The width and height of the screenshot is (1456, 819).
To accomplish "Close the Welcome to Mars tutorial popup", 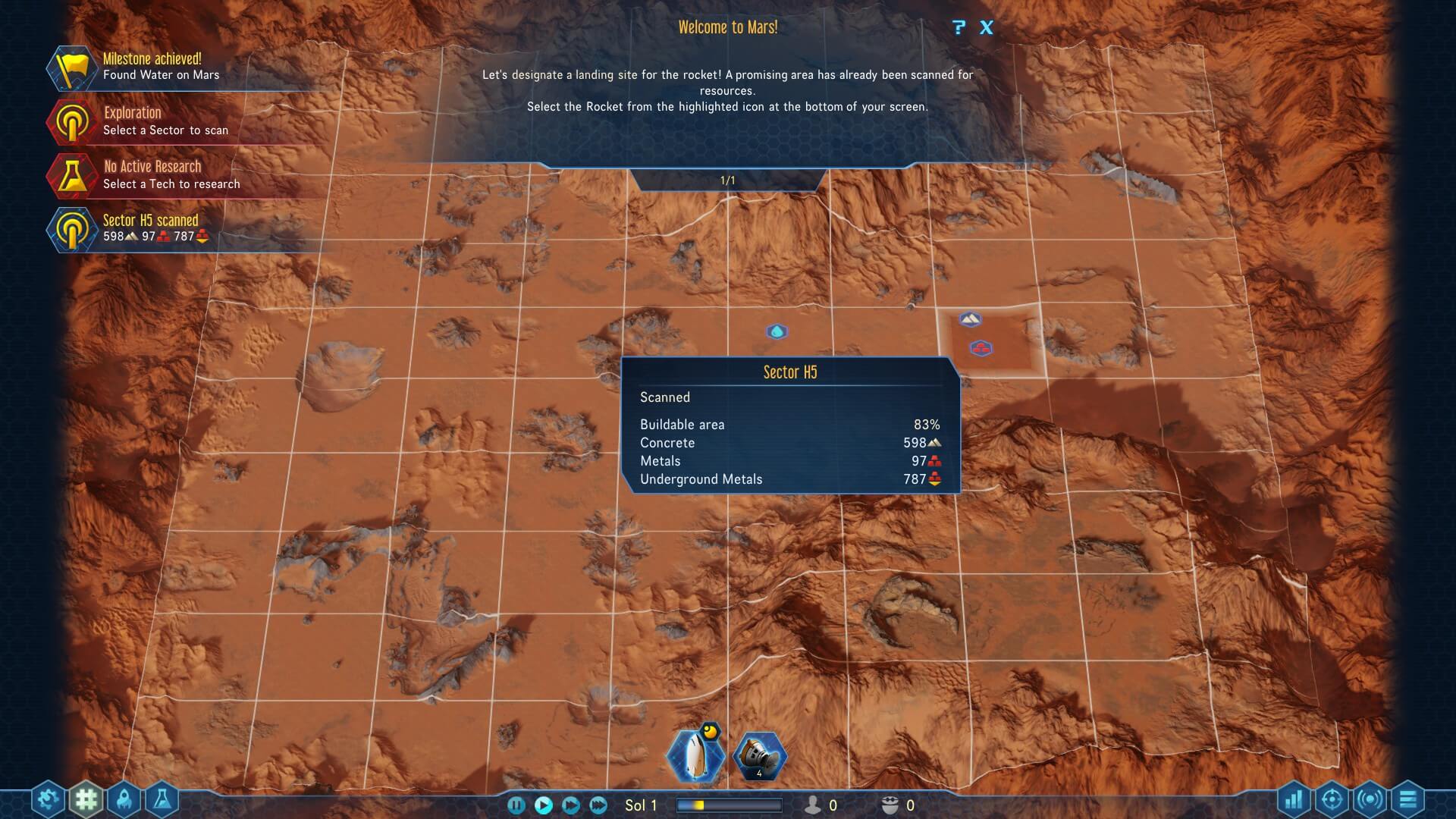I will [x=986, y=28].
